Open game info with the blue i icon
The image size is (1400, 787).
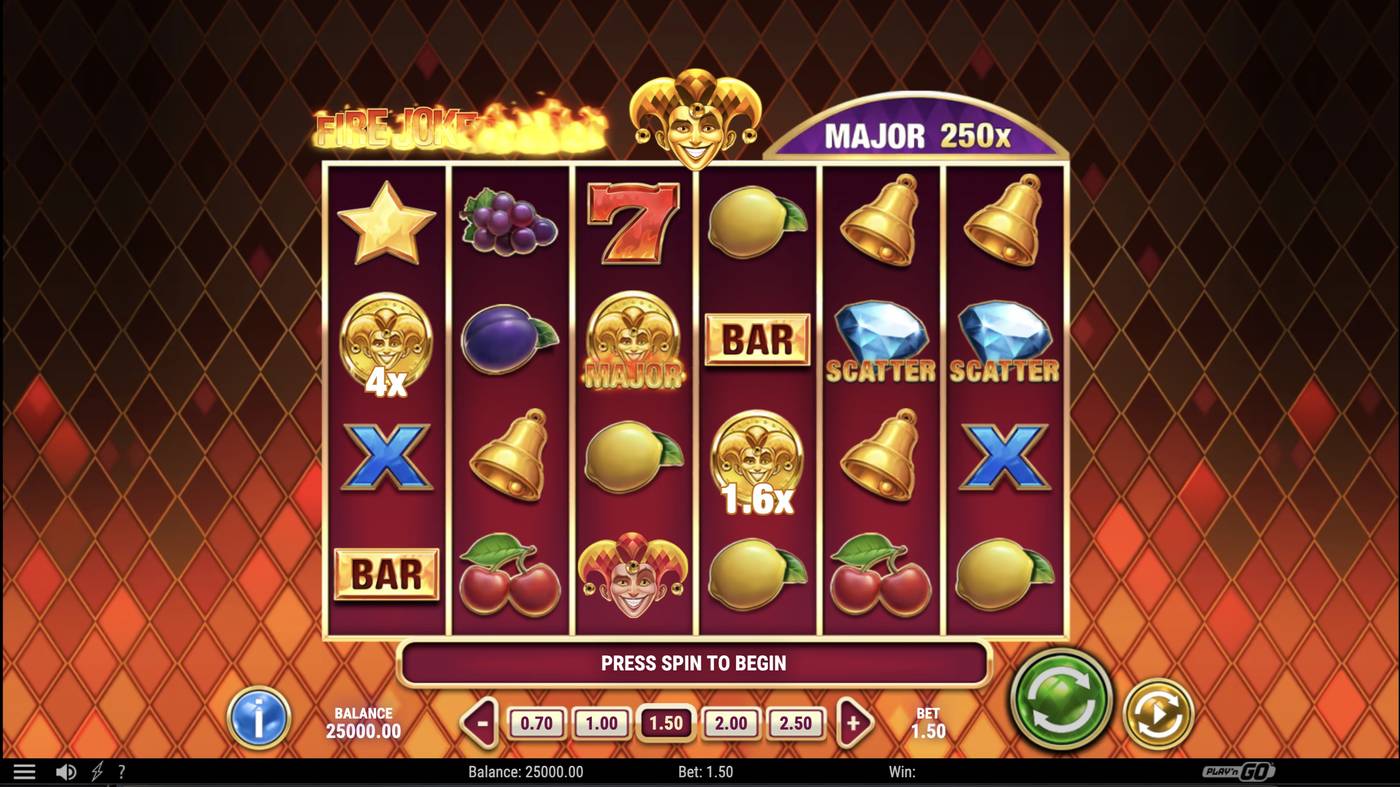pos(258,719)
